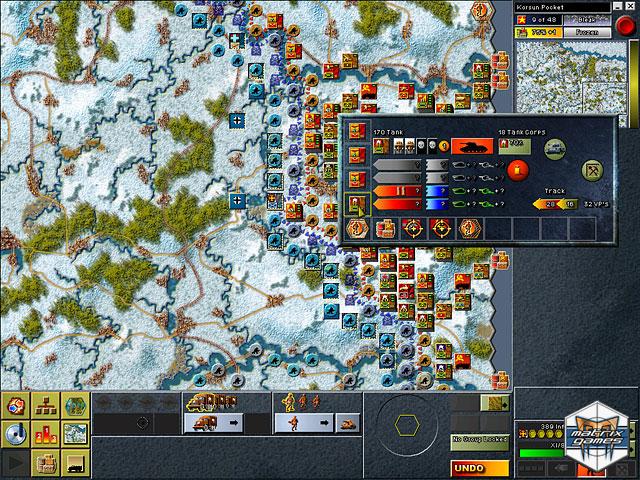640x480 pixels.
Task: Click the bar chart statistics icon
Action: tap(46, 434)
